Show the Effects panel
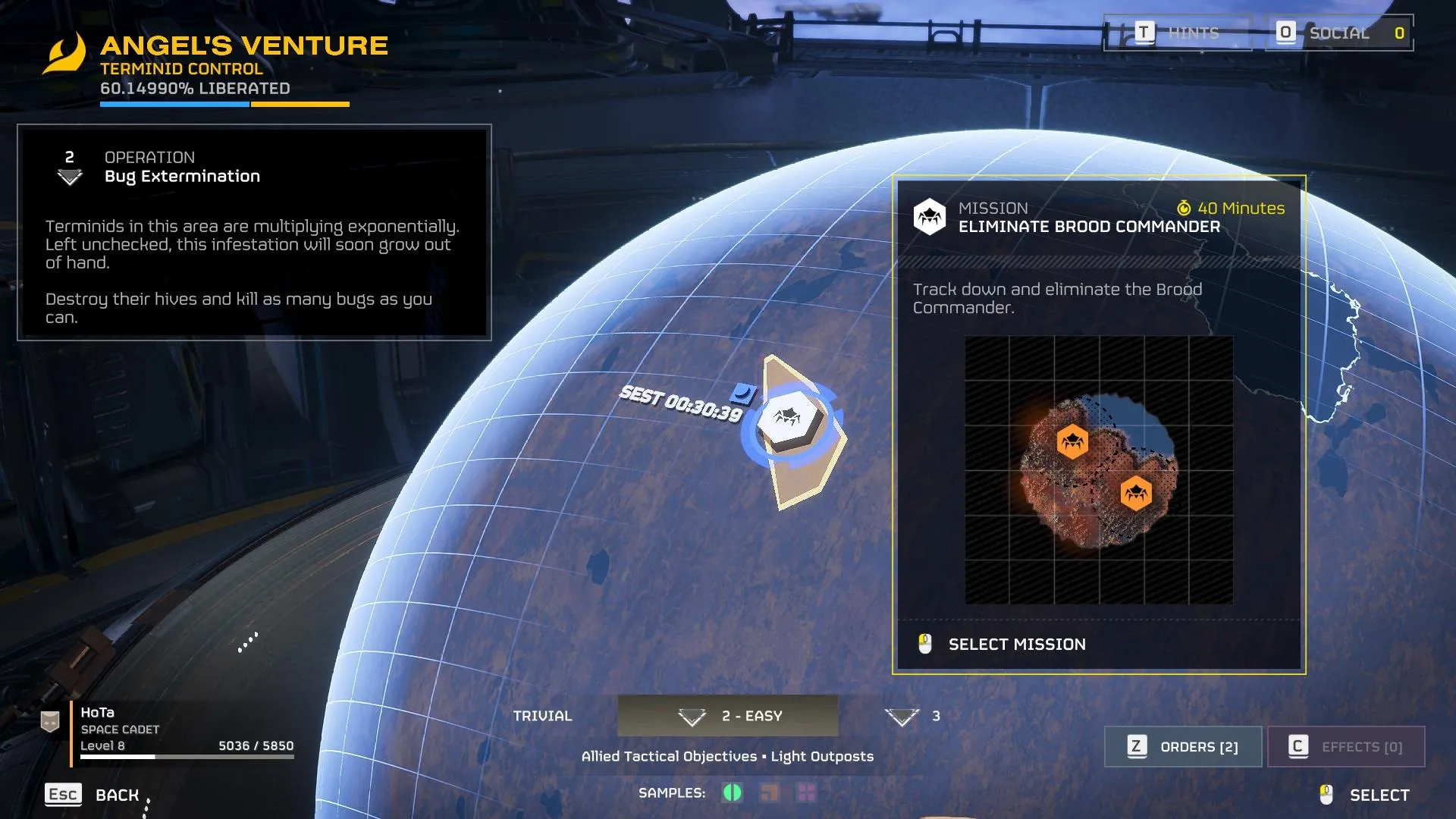 (1346, 747)
